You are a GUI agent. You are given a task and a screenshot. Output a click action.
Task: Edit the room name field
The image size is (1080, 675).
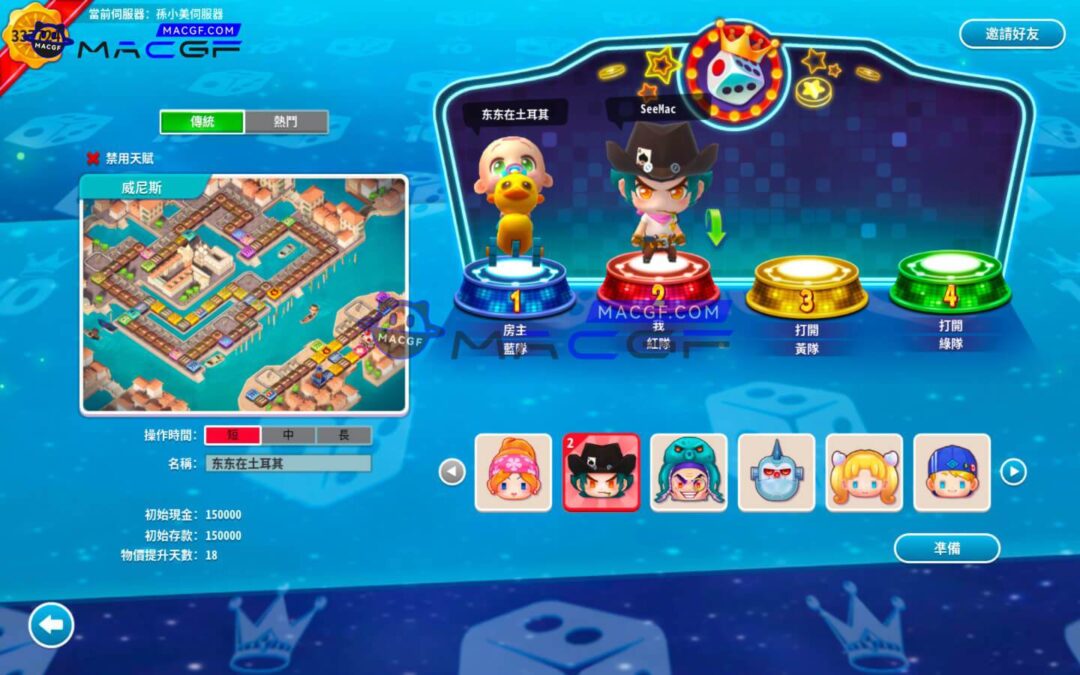[288, 463]
